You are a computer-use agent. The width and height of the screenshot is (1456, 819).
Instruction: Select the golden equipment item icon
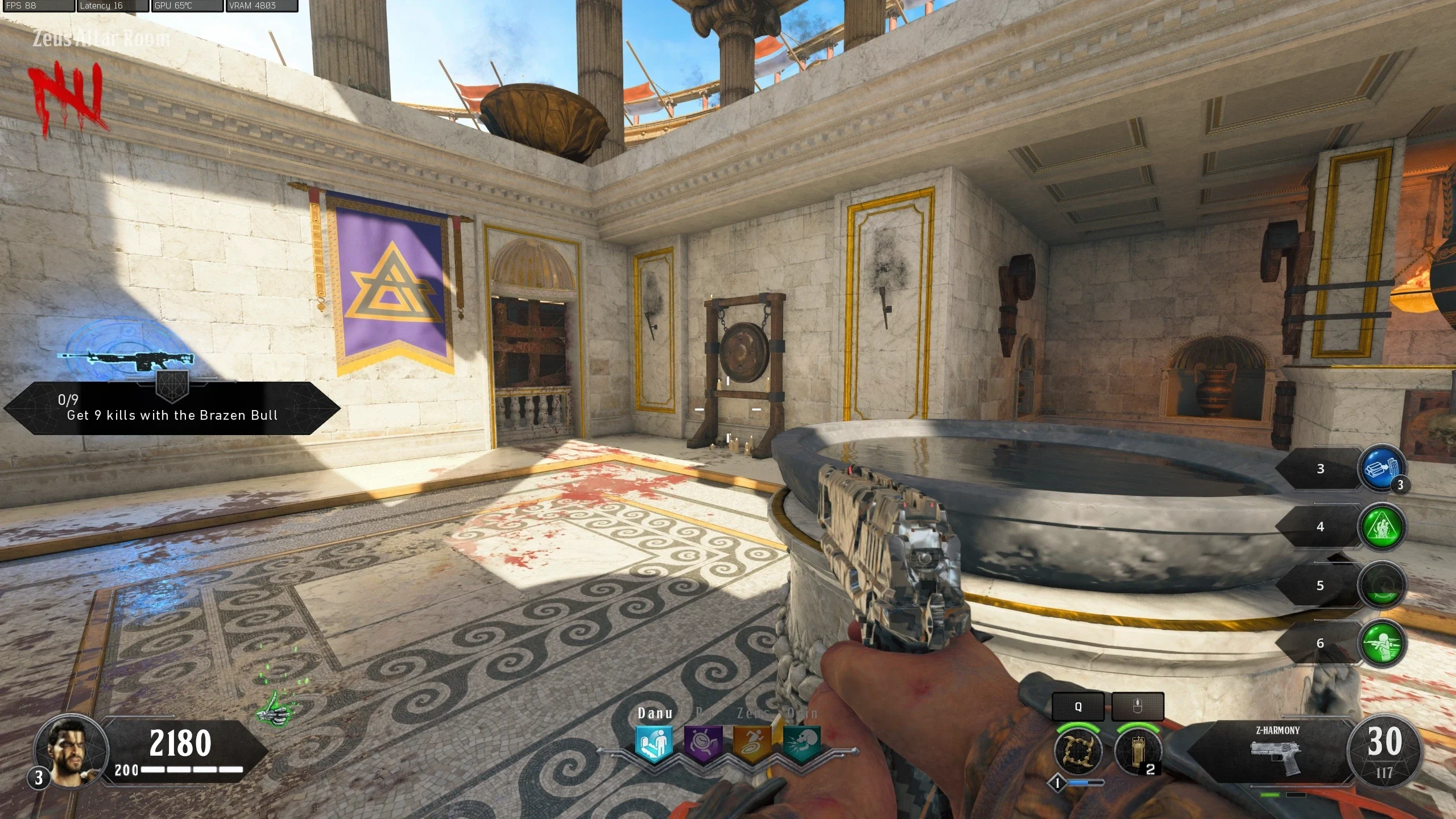click(1137, 751)
